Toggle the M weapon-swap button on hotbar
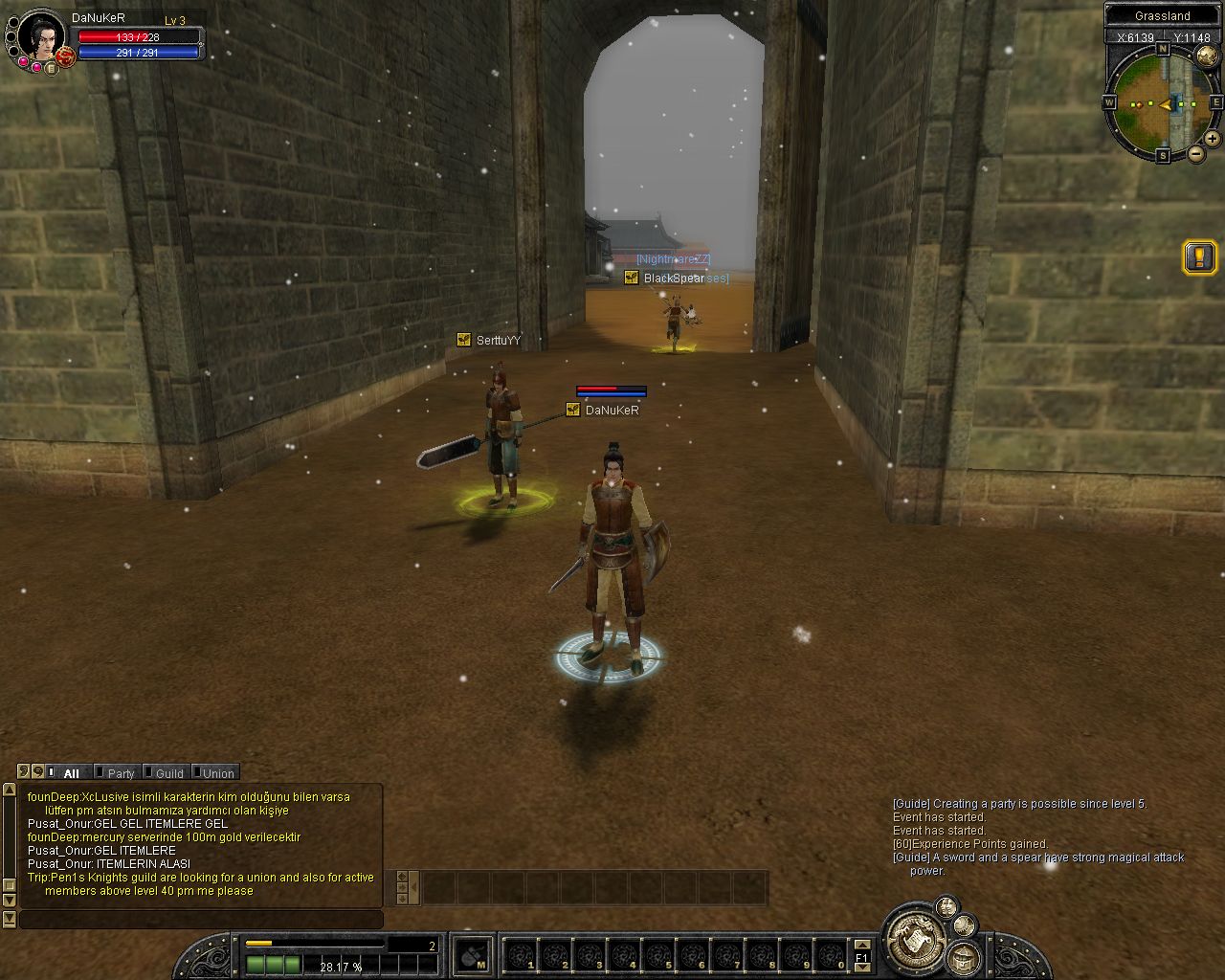Screen dimensions: 1225x980 [x=473, y=956]
